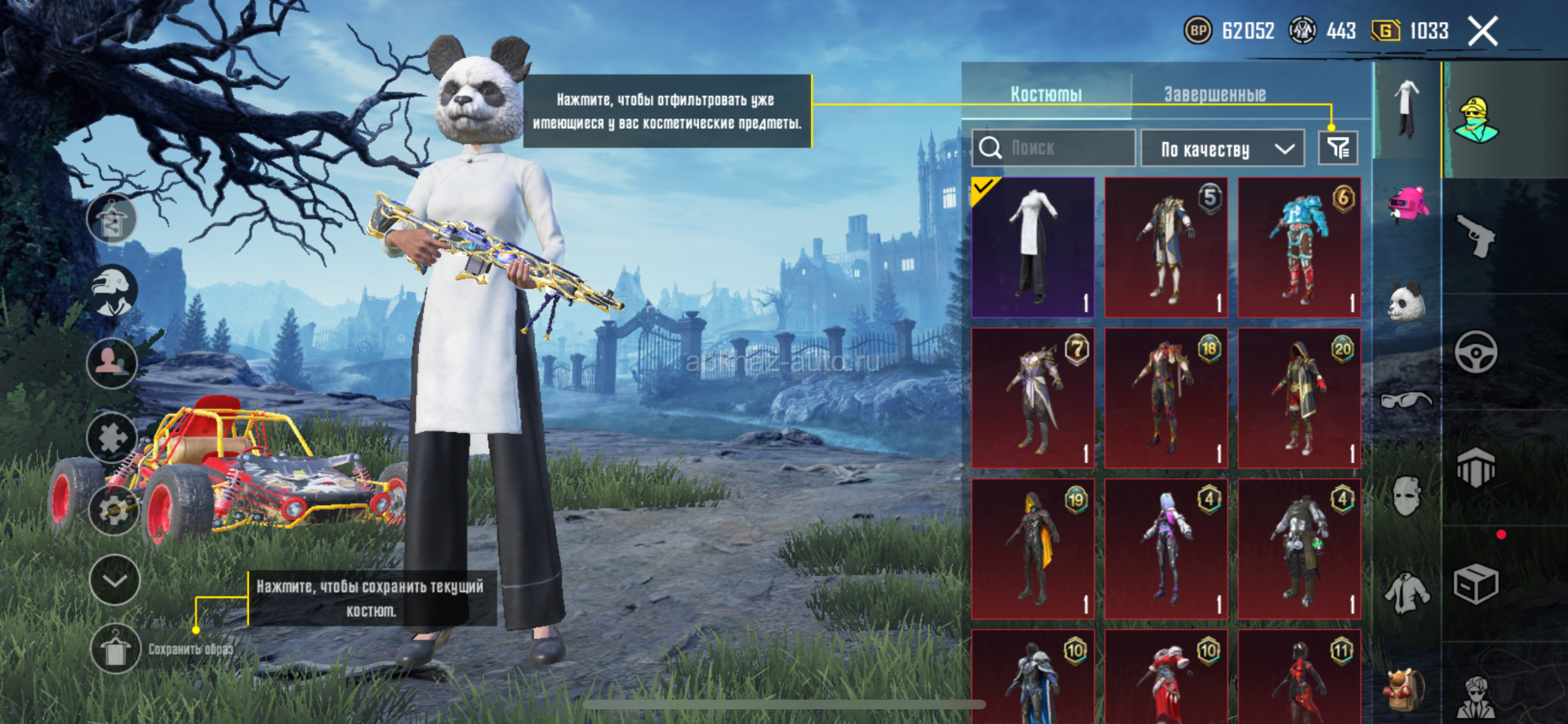Save the current look with Сохранить образ
1568x724 pixels.
115,650
